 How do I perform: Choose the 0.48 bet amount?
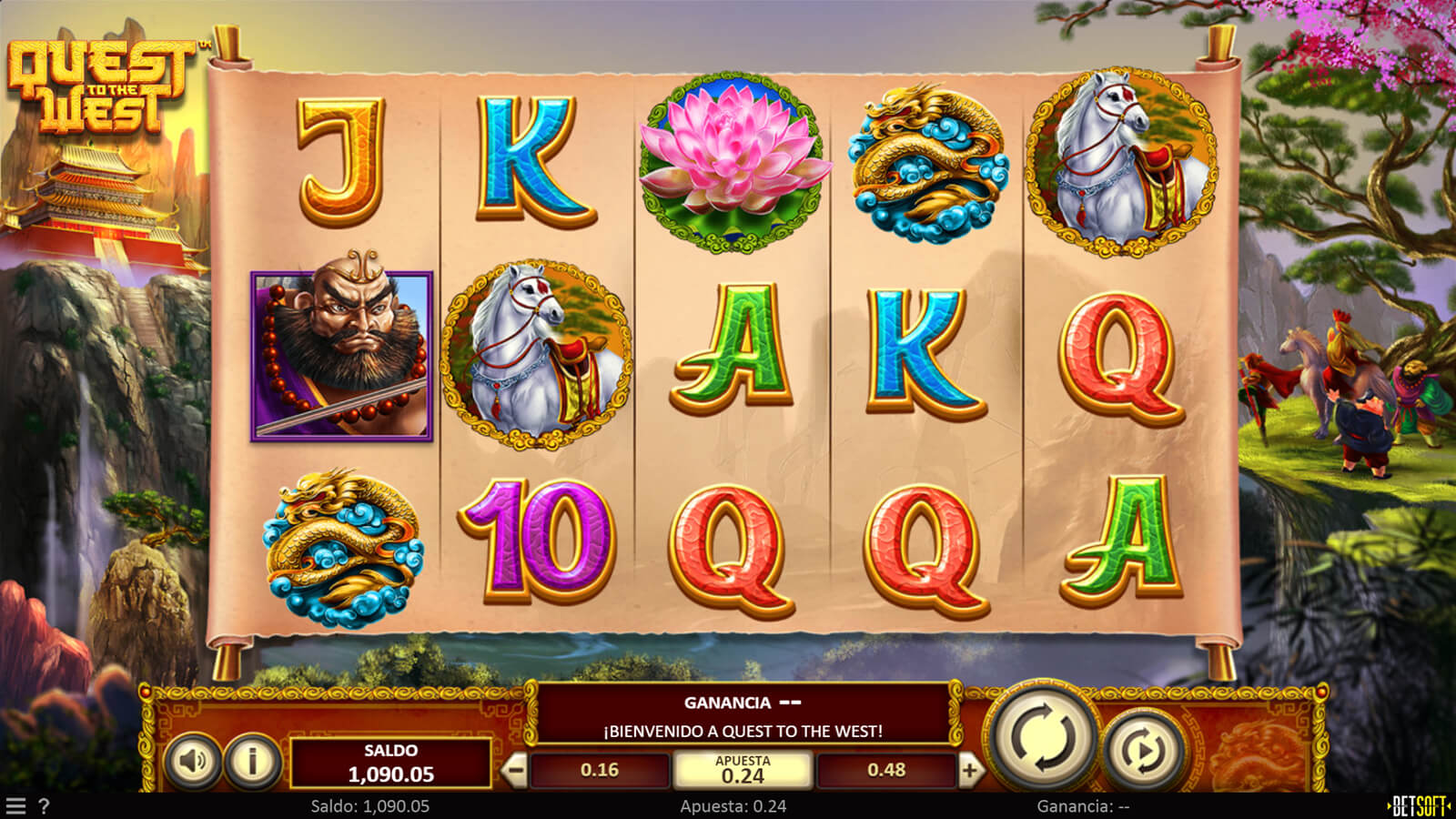click(x=886, y=771)
